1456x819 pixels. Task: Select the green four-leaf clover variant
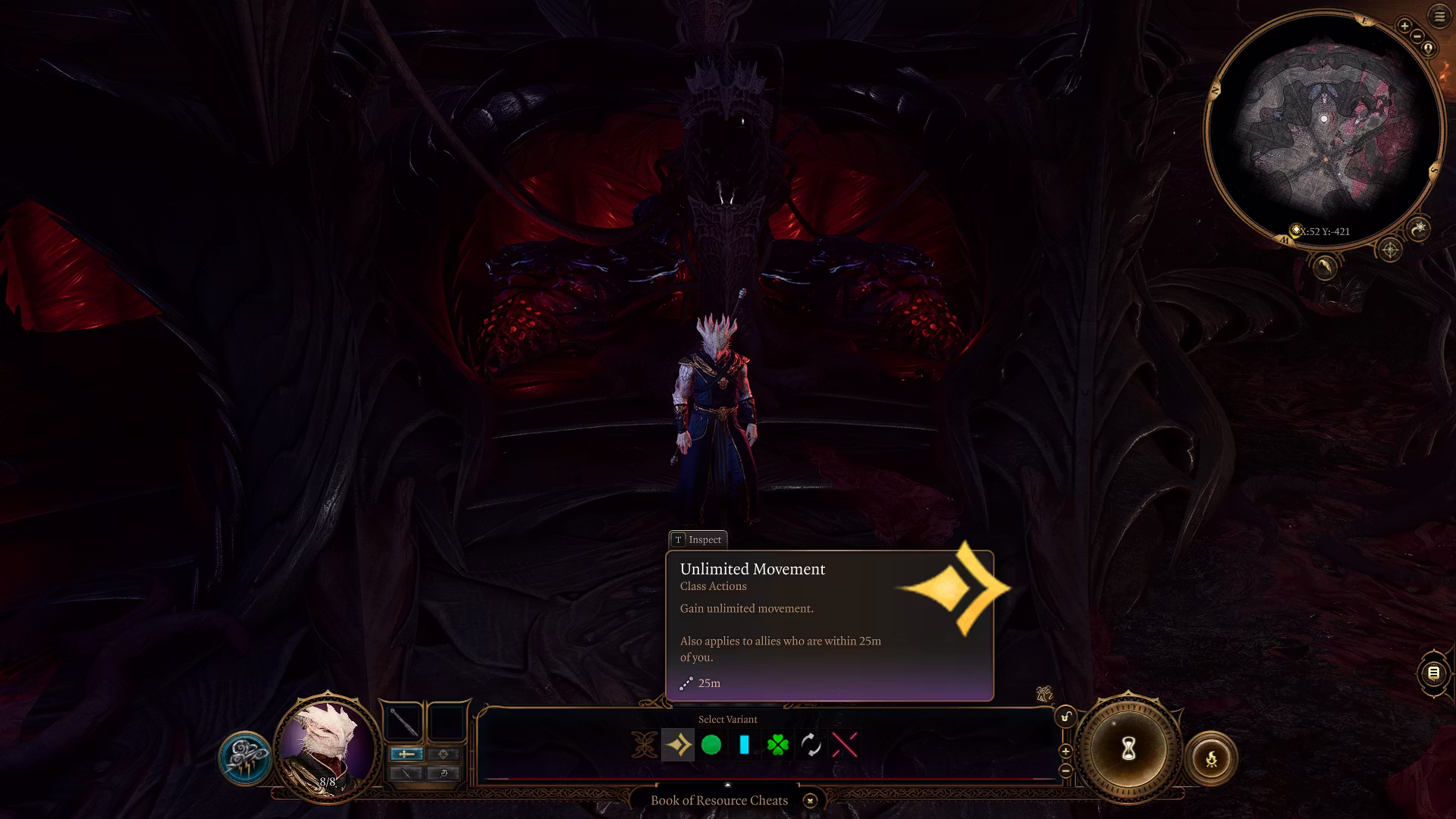[x=778, y=745]
